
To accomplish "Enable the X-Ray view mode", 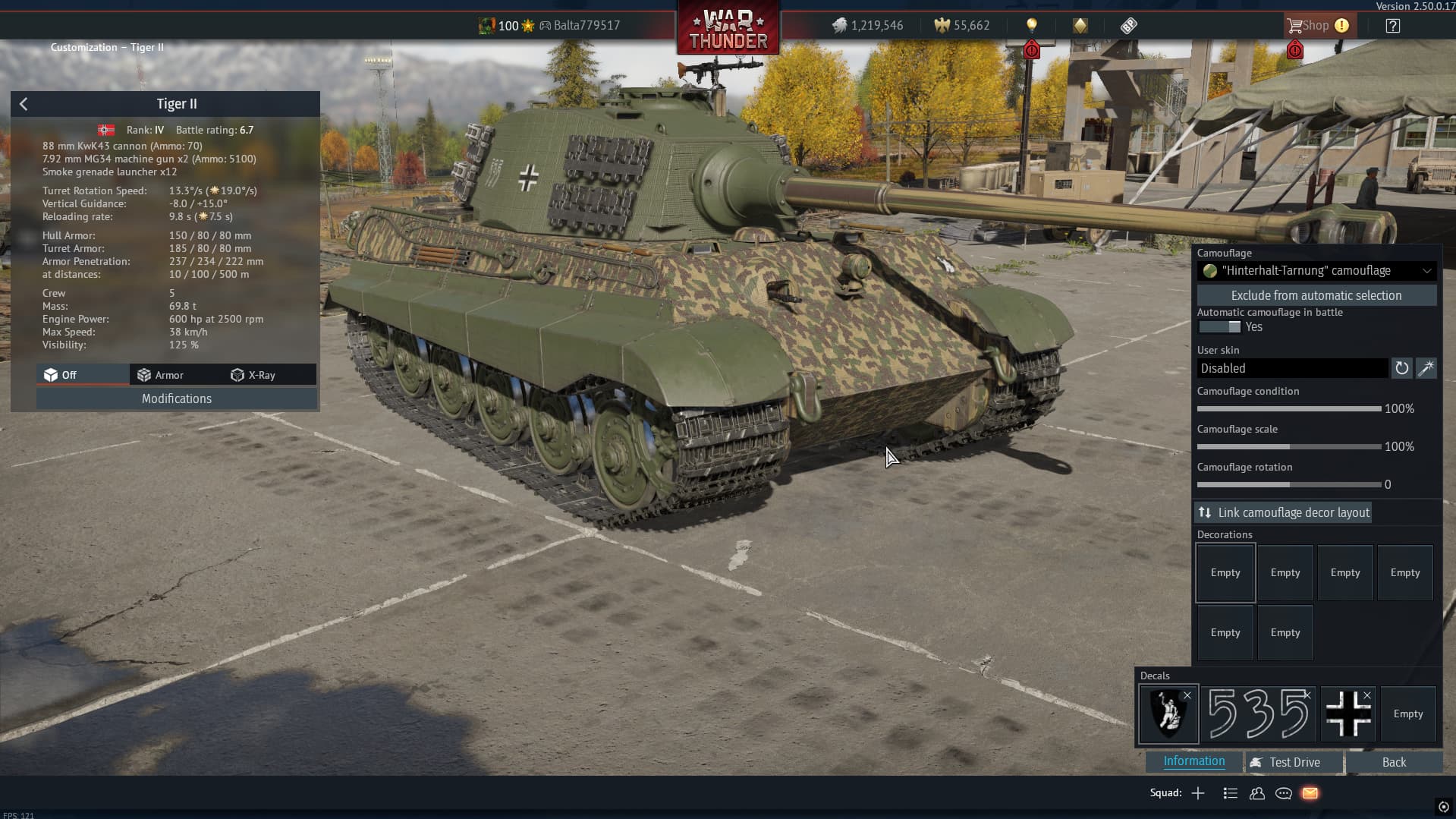I will coord(253,375).
